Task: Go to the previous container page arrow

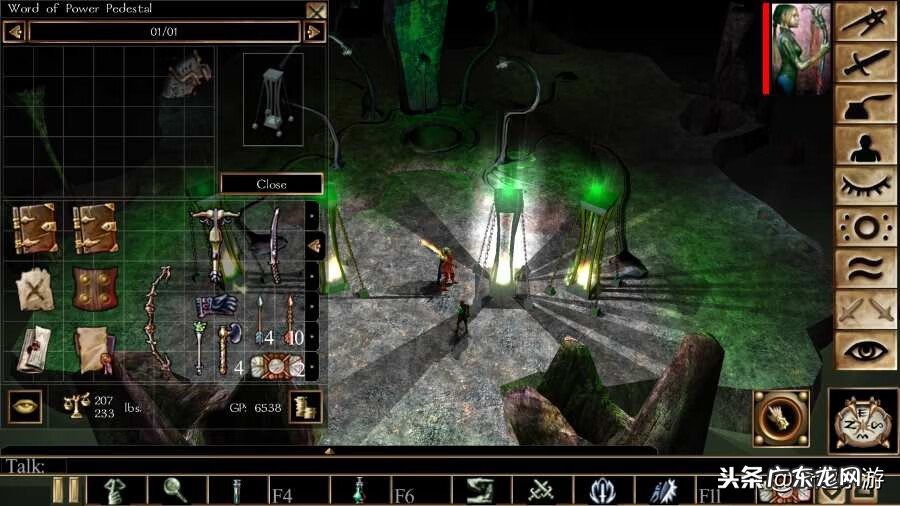Action: 15,32
